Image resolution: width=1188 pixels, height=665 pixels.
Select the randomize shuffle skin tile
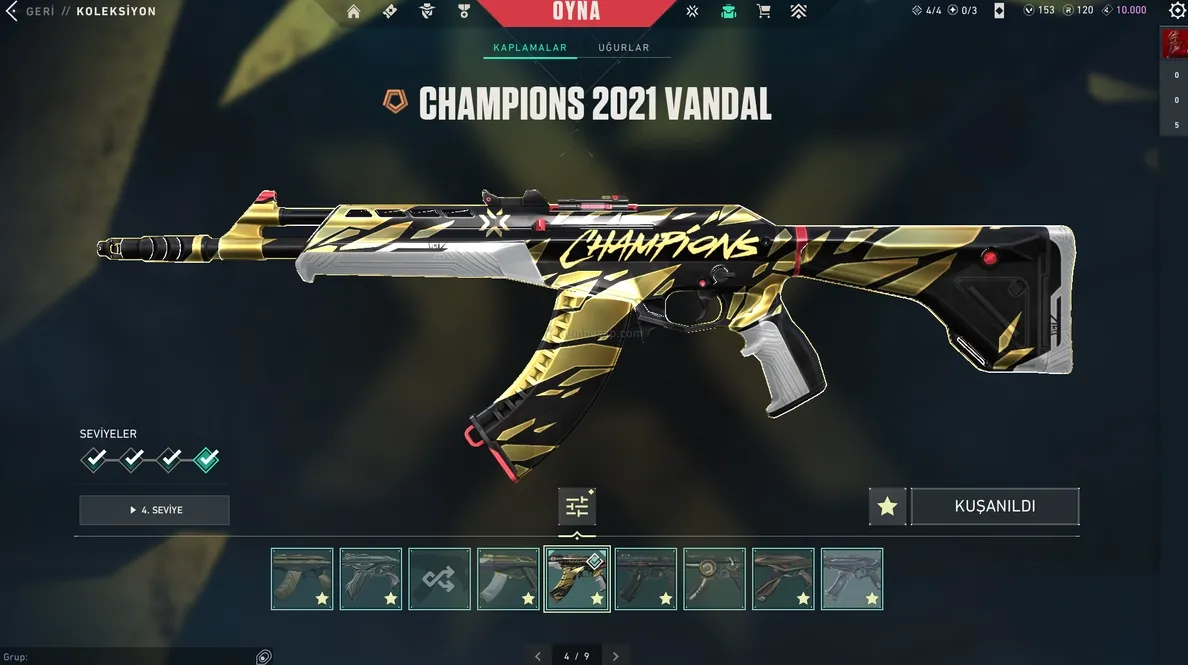click(439, 579)
